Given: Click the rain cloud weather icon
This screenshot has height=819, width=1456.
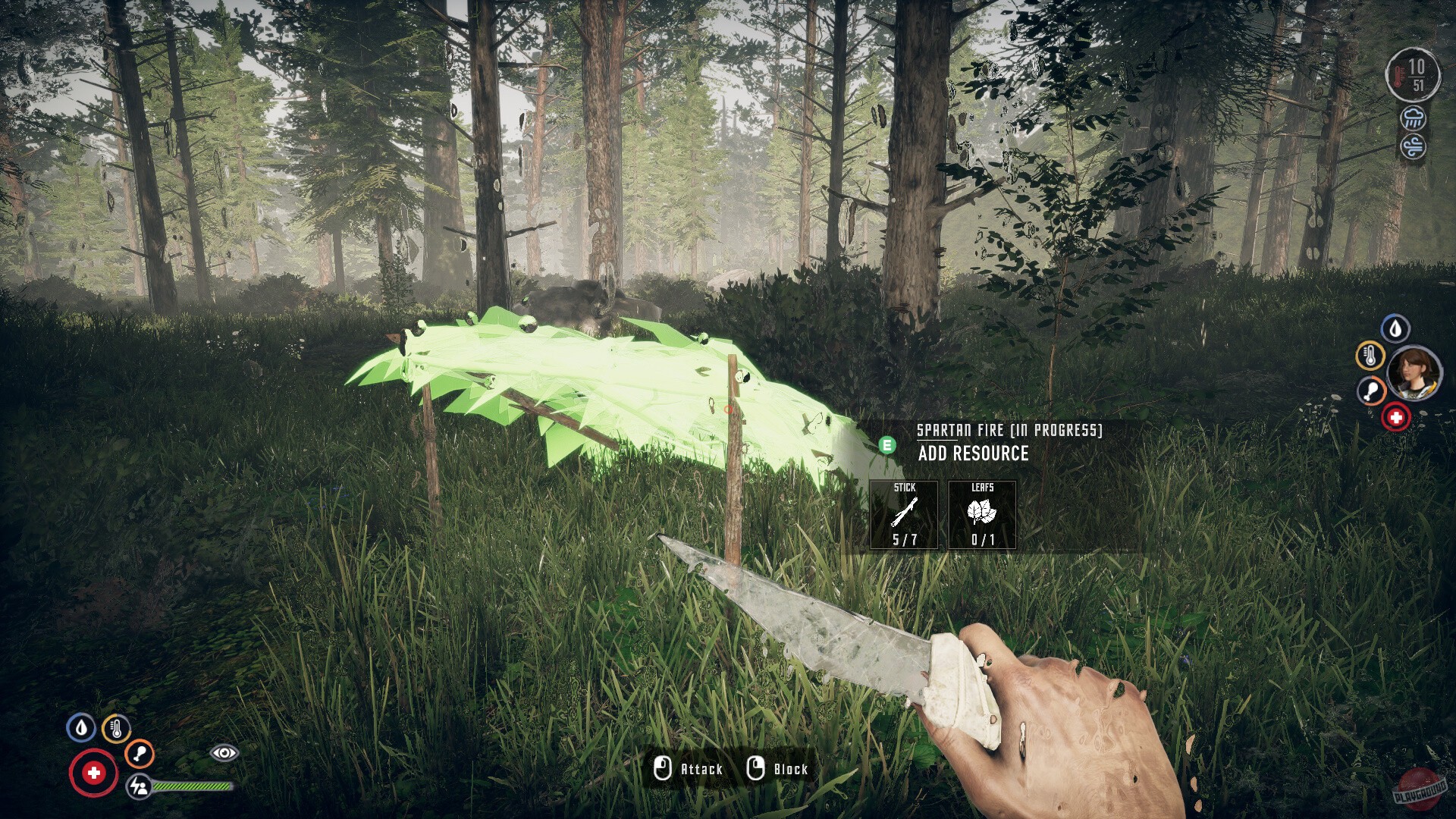Looking at the screenshot, I should point(1412,119).
